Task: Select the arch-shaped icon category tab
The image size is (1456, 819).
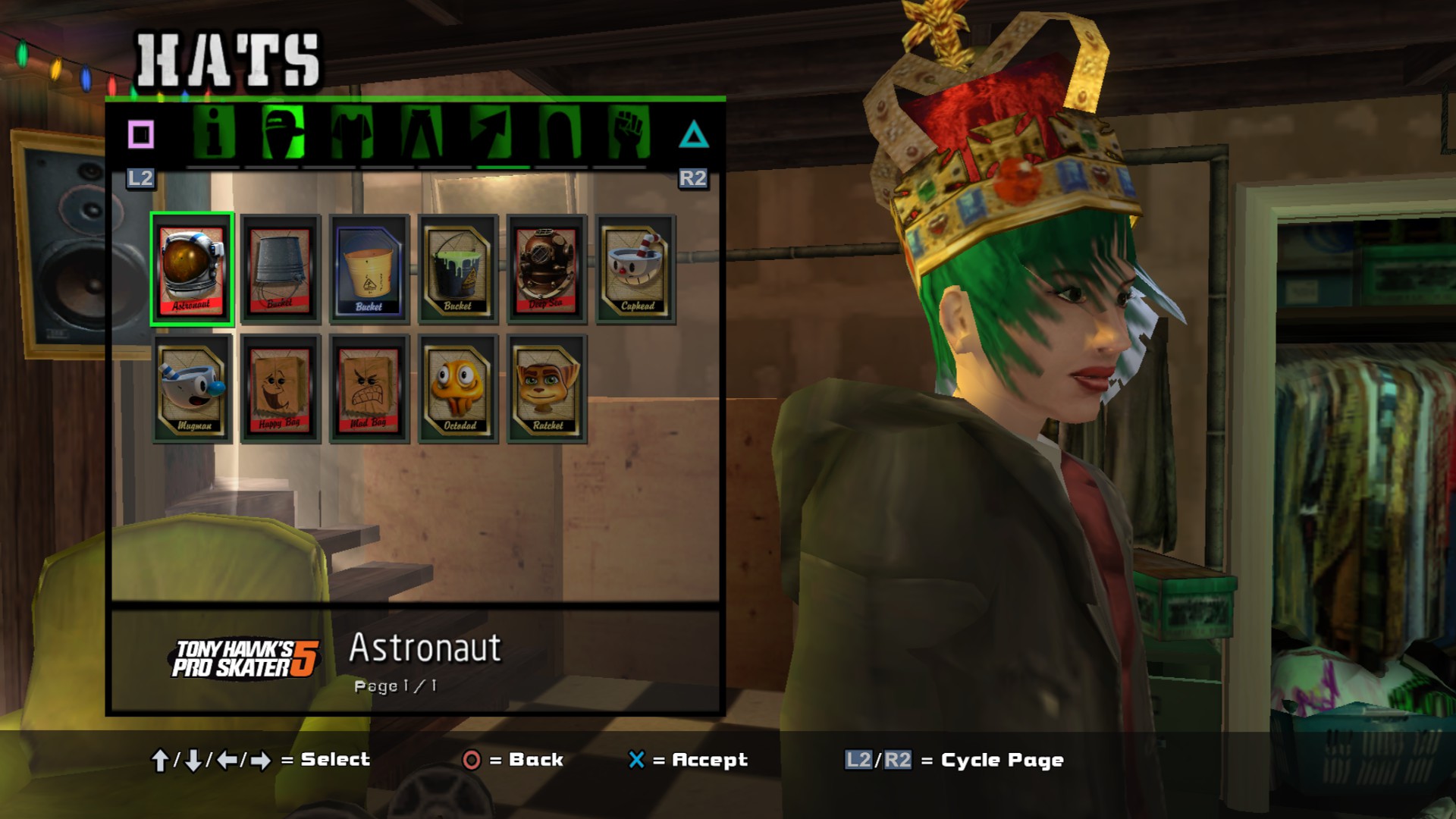Action: tap(560, 133)
